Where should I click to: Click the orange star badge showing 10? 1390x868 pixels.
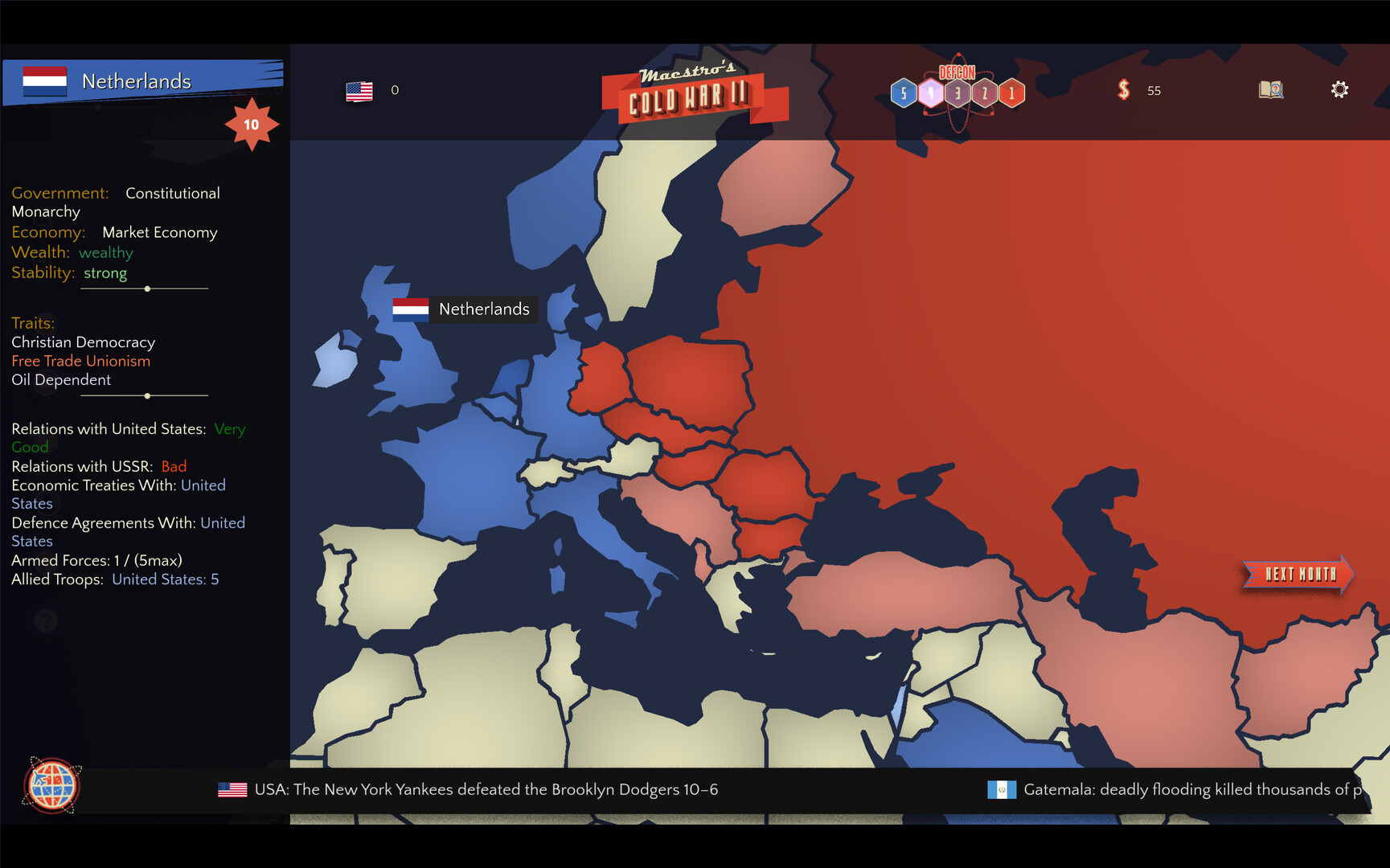pyautogui.click(x=252, y=124)
